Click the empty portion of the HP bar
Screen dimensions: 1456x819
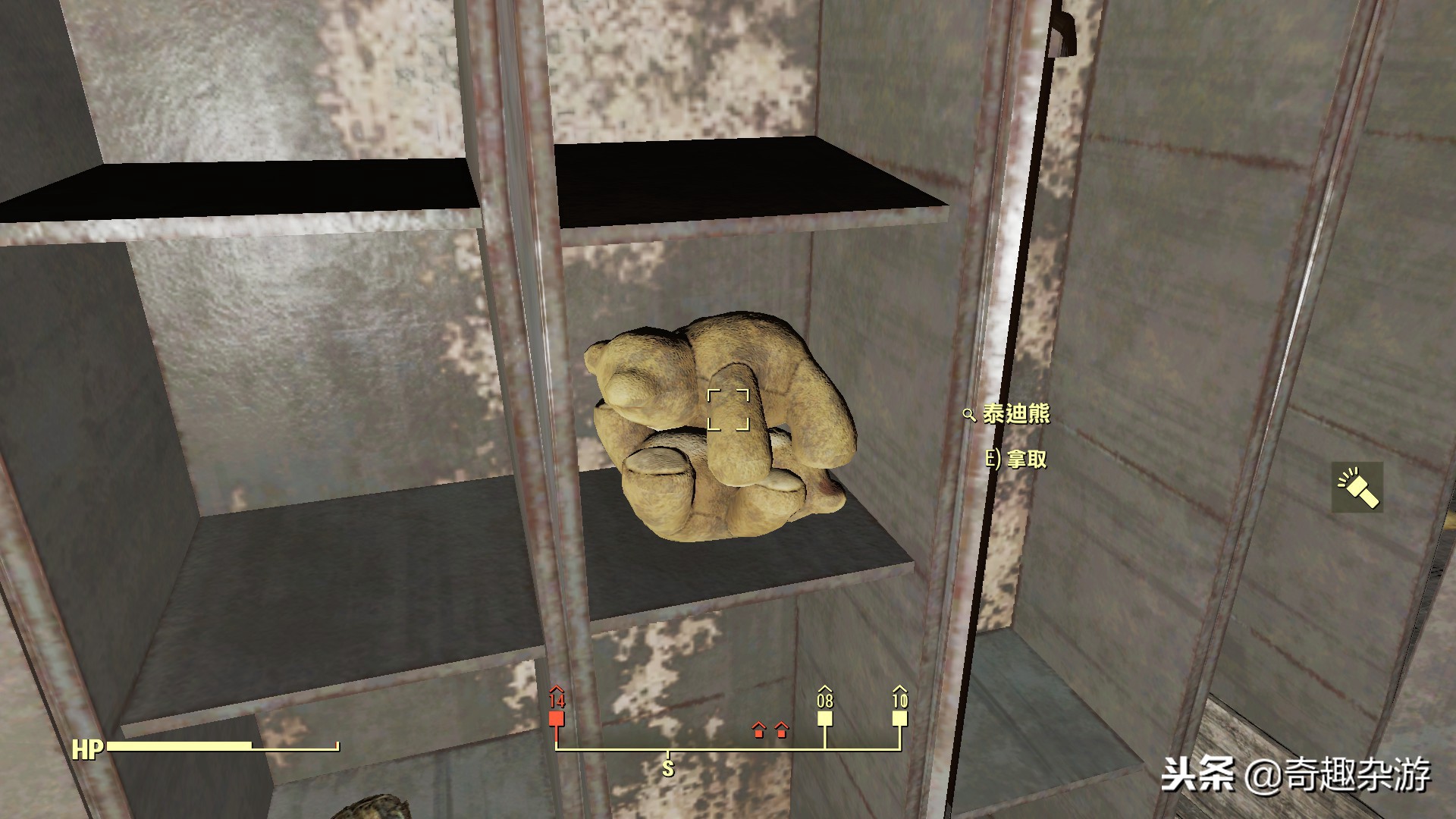point(296,746)
